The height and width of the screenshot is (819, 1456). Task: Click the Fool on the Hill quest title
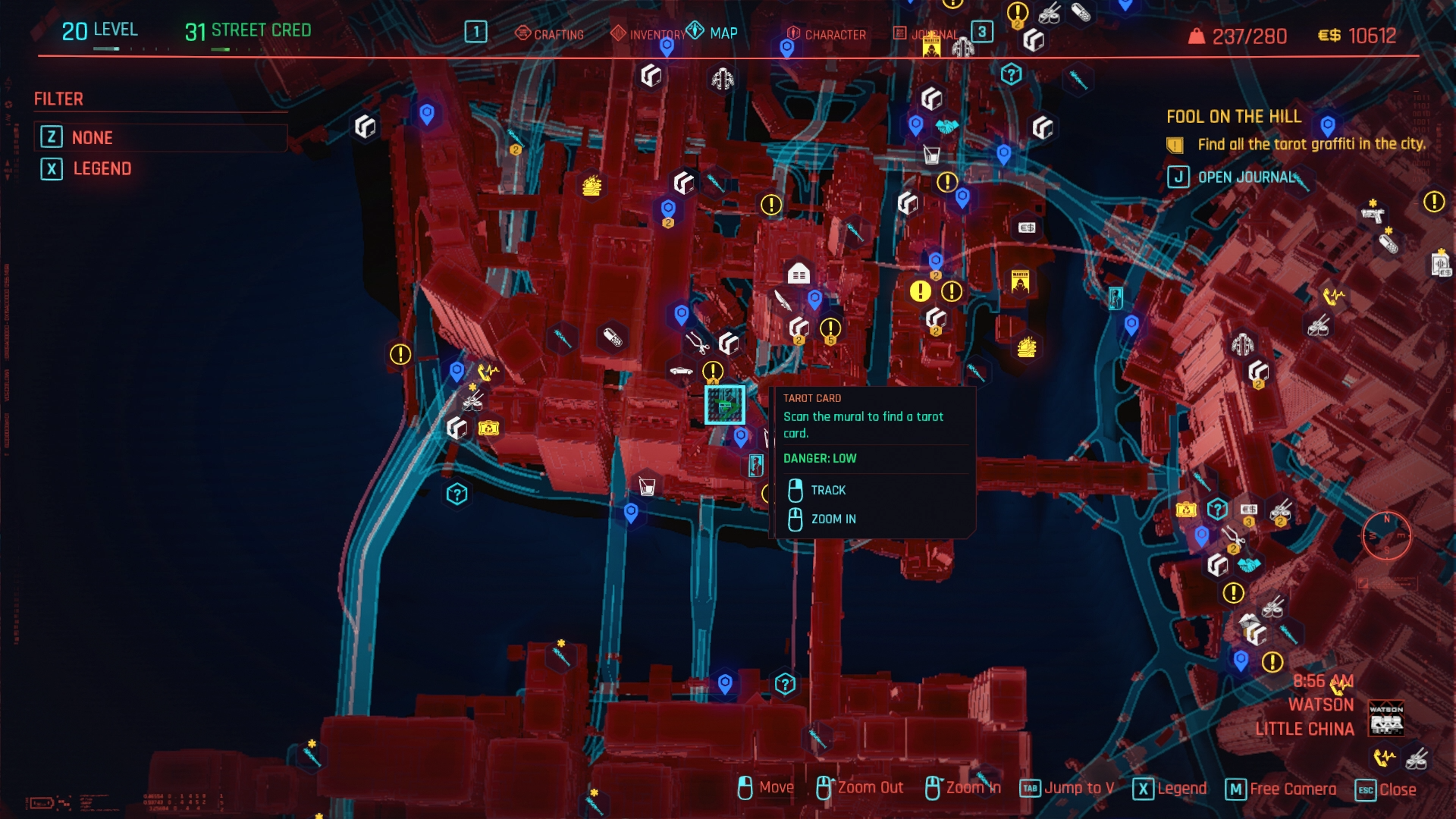(x=1233, y=116)
